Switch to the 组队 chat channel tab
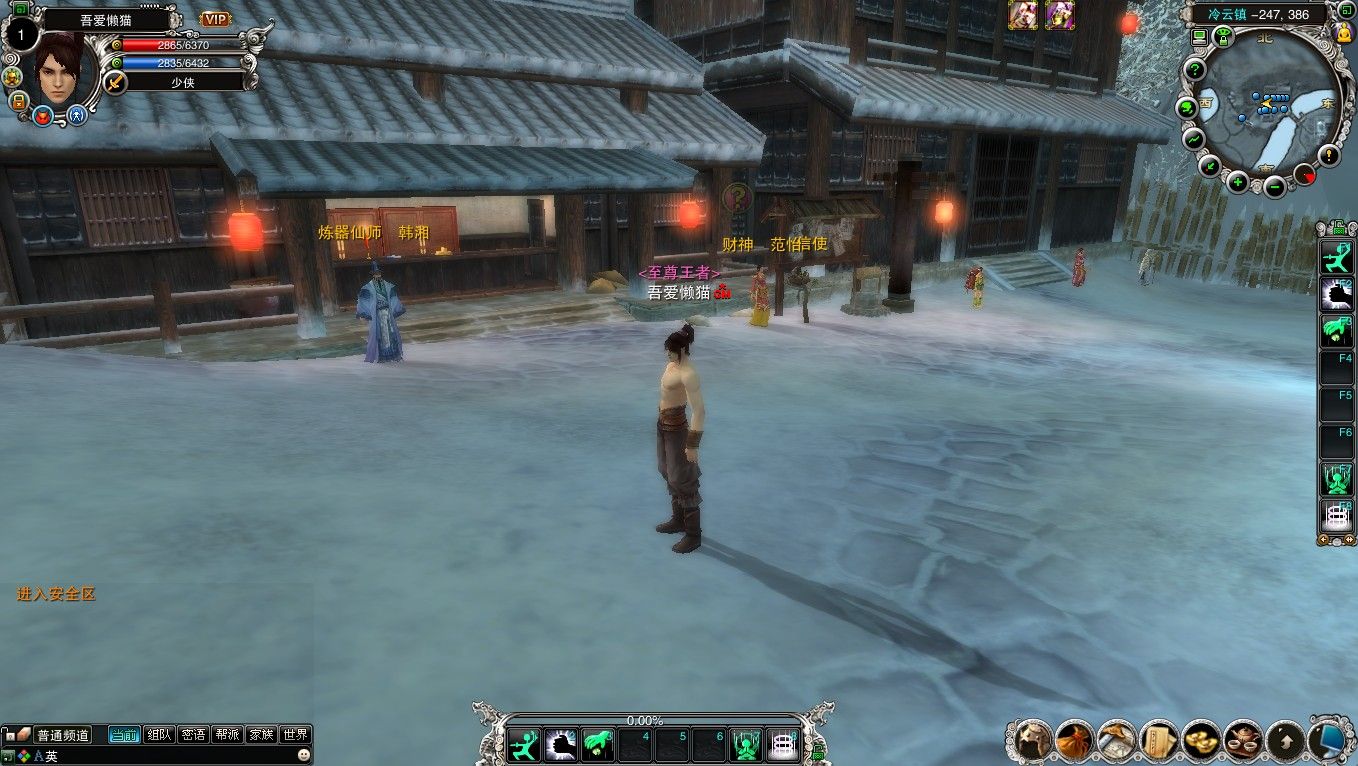Screen dimensions: 1358x766 (159, 735)
